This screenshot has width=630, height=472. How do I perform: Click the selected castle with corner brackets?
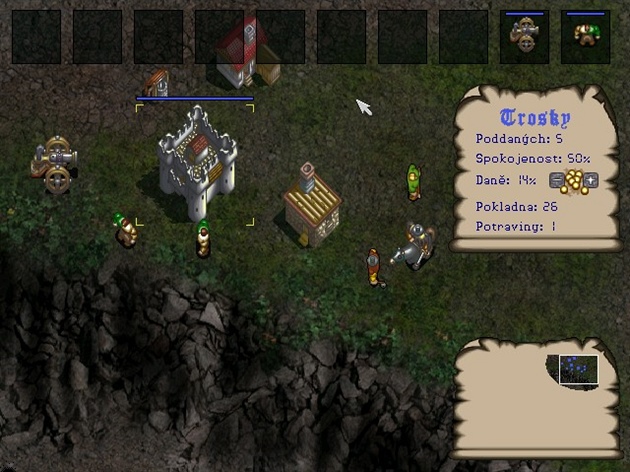[x=197, y=163]
